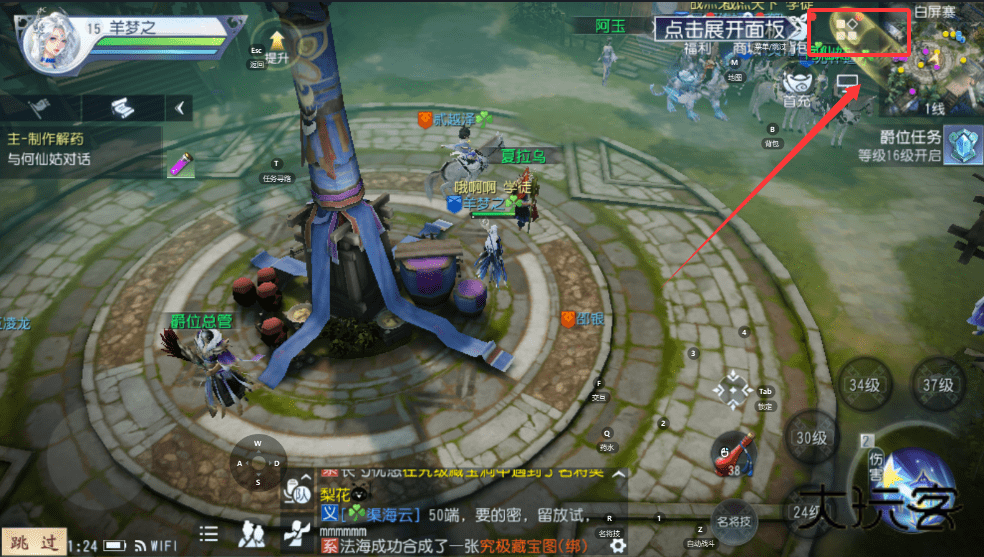Switch to the scroll tab in quest panel
Screen dimensions: 984x557
click(x=121, y=107)
